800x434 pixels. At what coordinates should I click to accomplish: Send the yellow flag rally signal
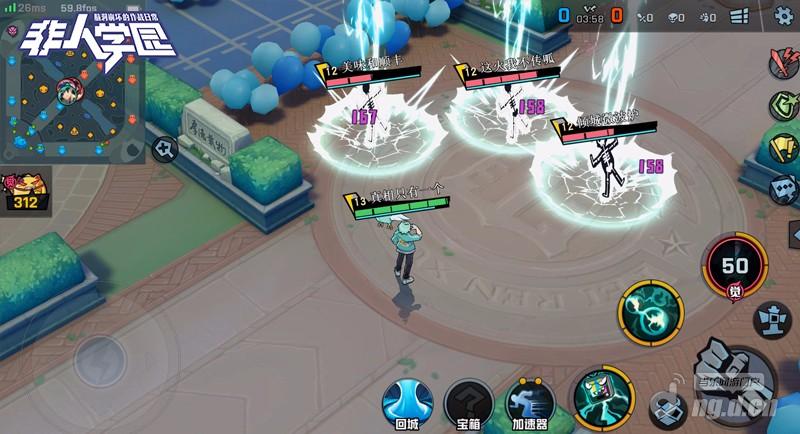(x=783, y=147)
